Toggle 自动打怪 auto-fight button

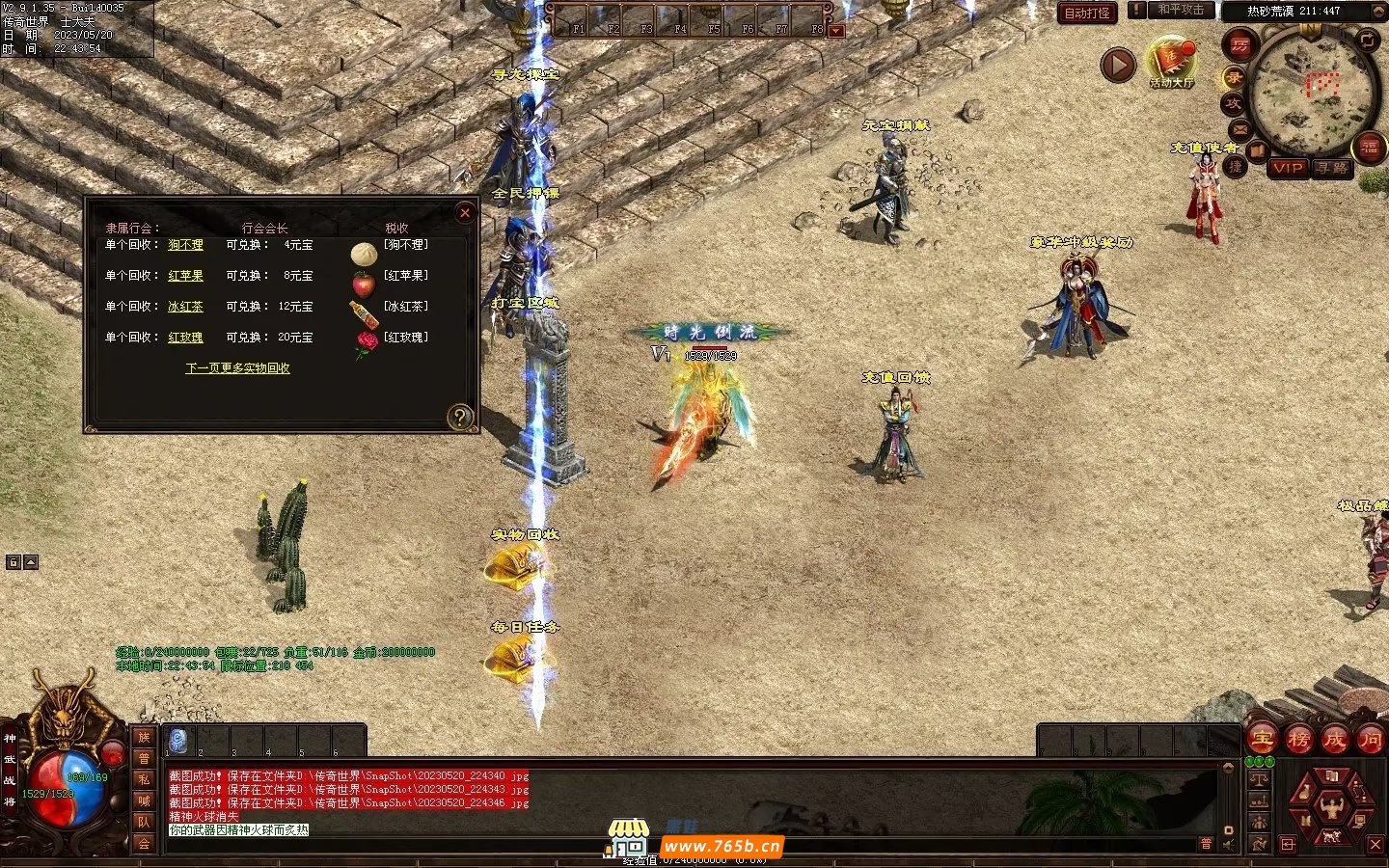[1087, 13]
